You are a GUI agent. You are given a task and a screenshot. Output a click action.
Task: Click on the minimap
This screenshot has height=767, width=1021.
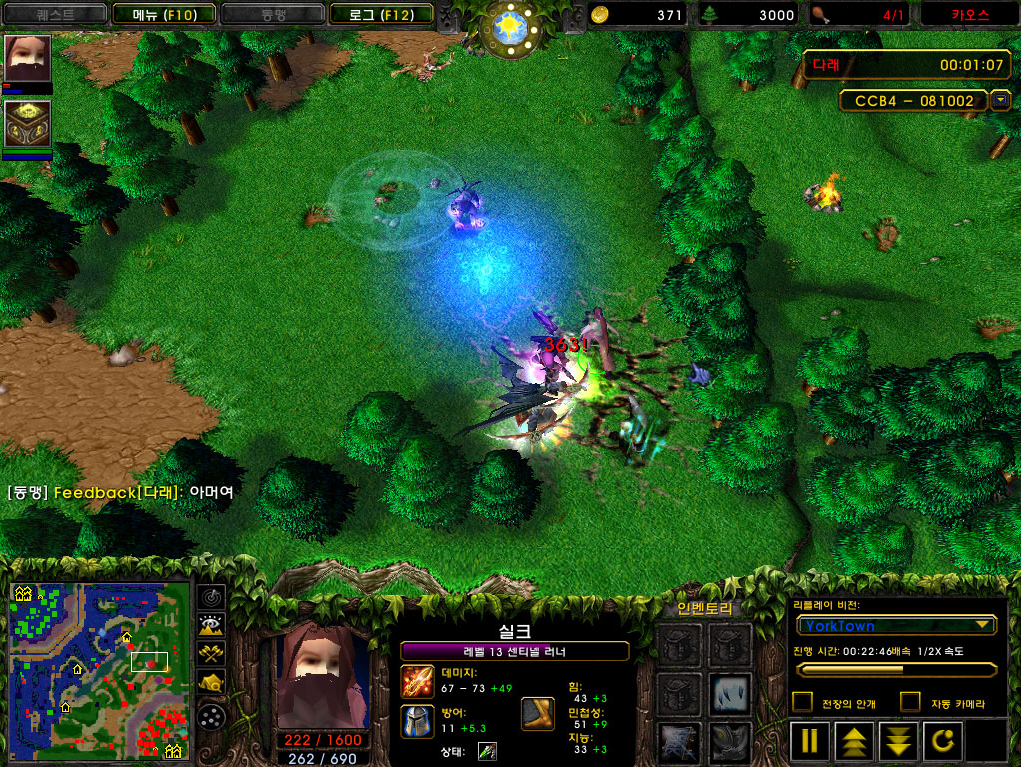coord(99,670)
